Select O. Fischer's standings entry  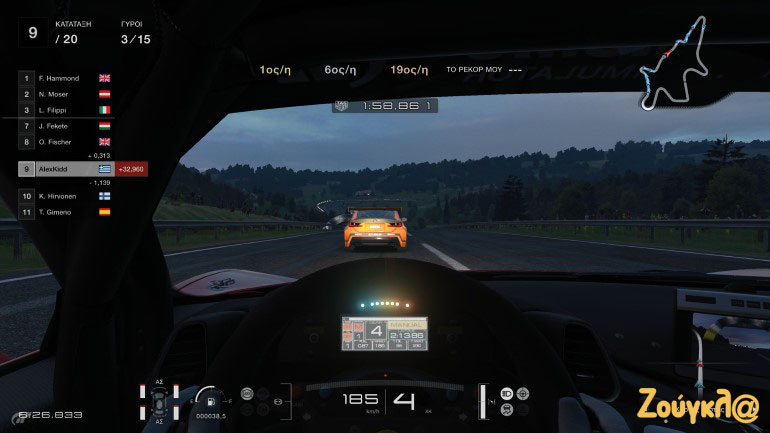[66, 142]
